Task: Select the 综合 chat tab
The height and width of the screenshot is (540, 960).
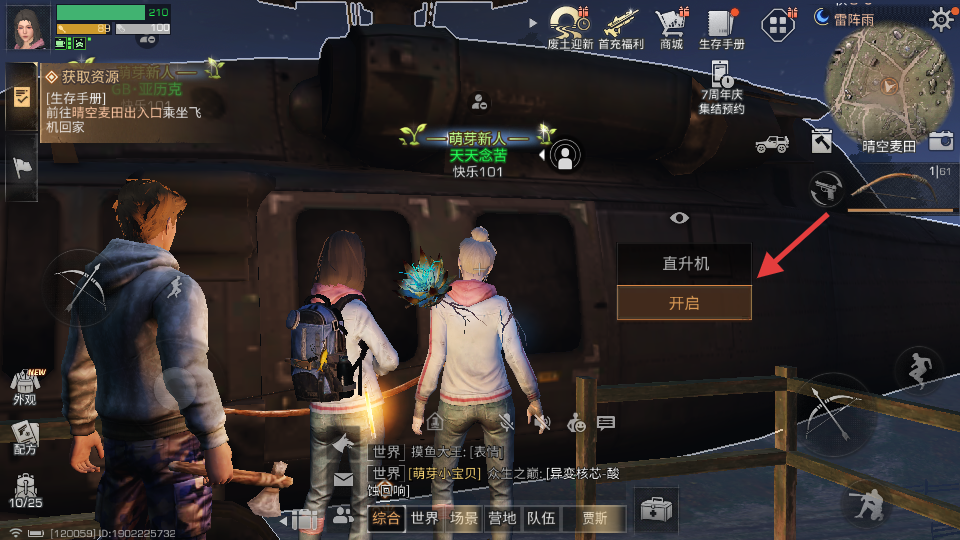Action: (x=386, y=518)
